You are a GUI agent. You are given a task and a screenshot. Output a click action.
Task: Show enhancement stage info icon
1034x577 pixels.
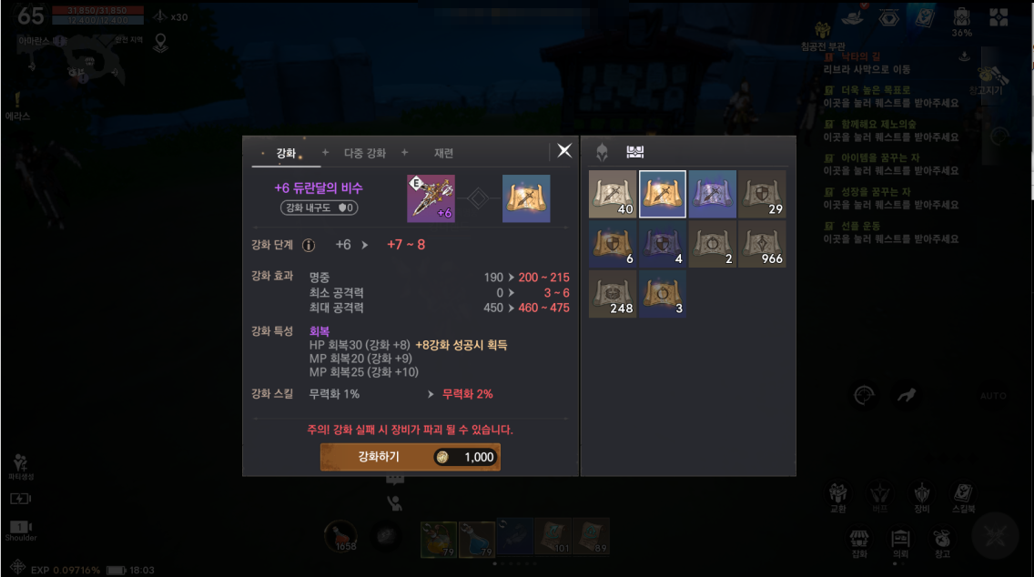coord(309,245)
